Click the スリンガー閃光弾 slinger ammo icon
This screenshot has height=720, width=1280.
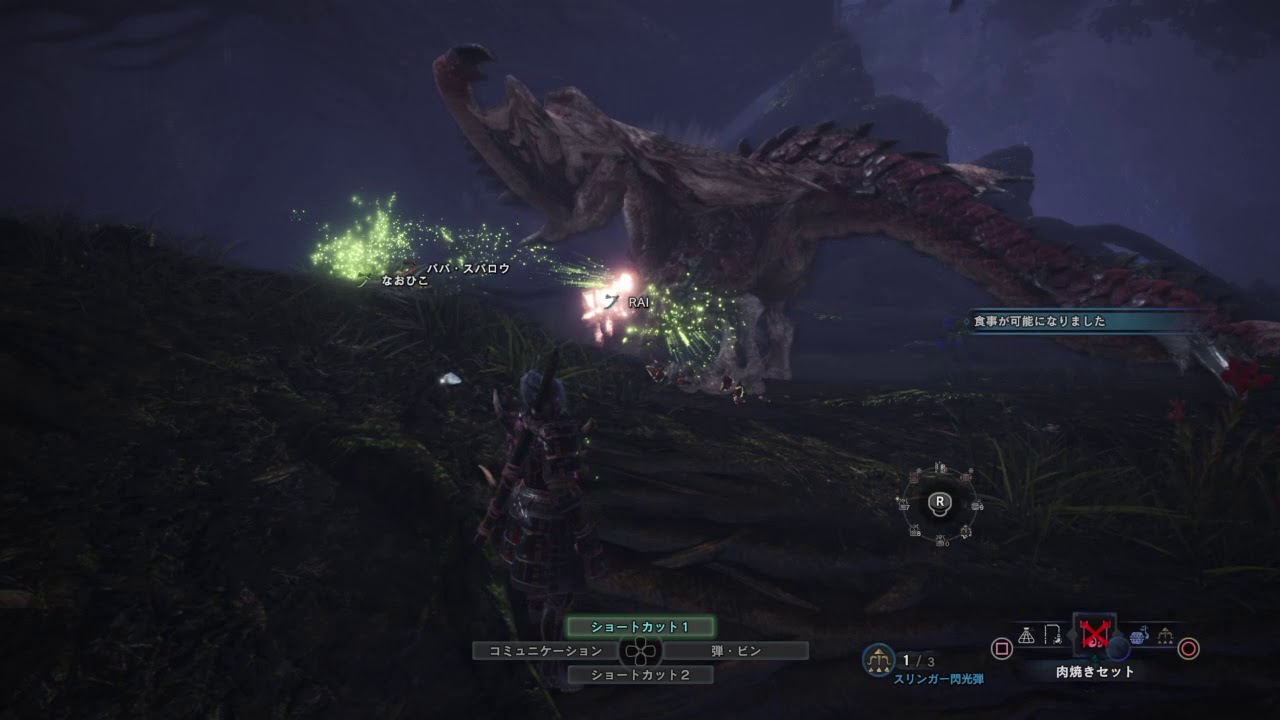tap(878, 659)
